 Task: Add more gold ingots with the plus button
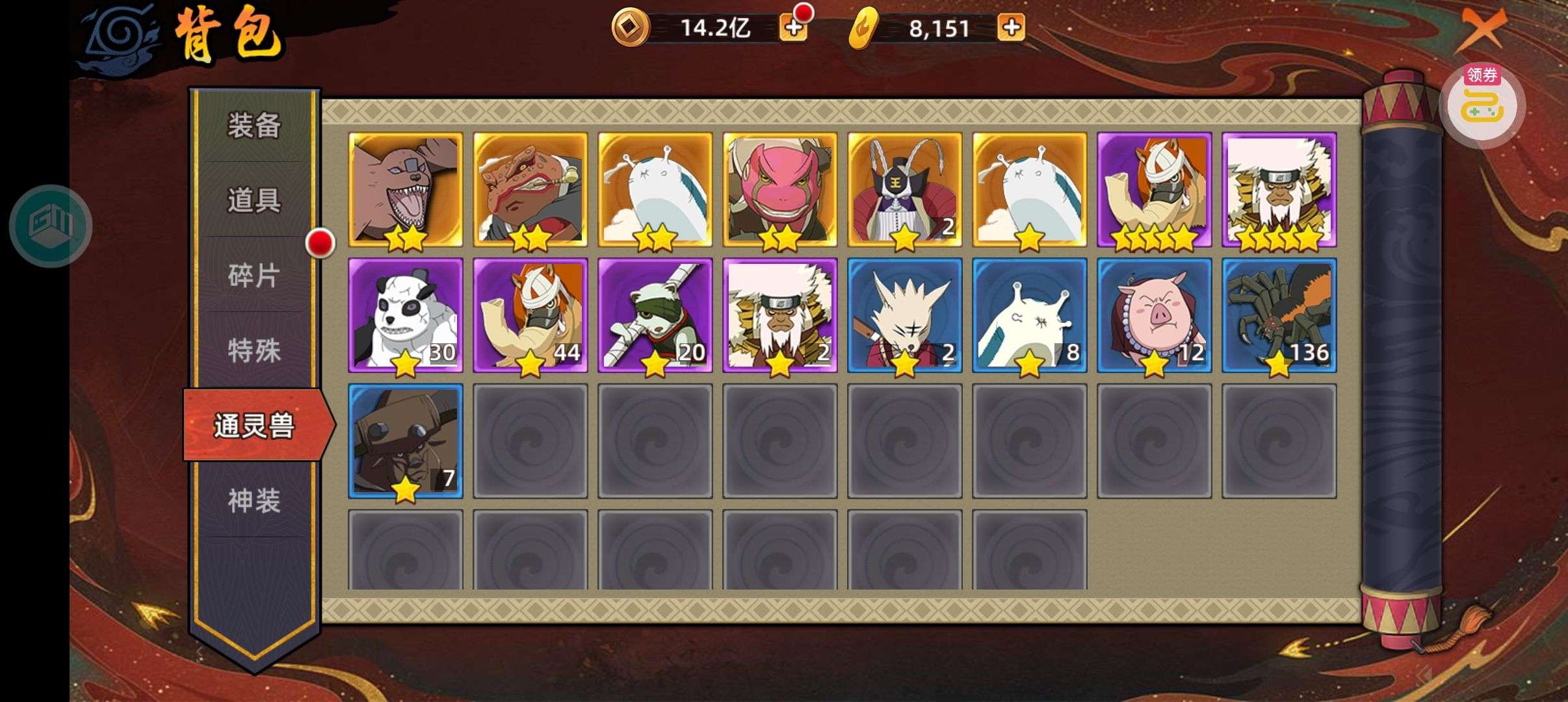pyautogui.click(x=1011, y=28)
